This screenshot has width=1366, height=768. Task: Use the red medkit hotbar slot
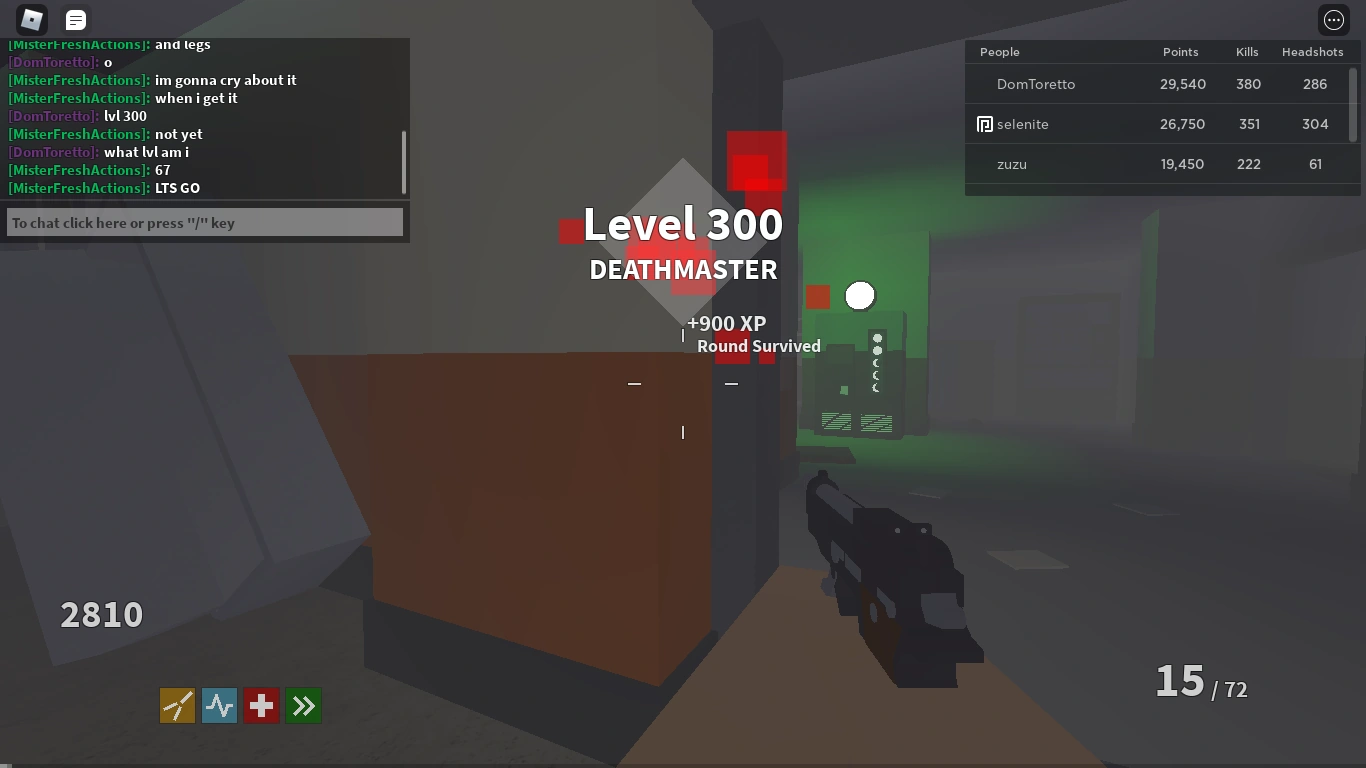click(x=261, y=705)
